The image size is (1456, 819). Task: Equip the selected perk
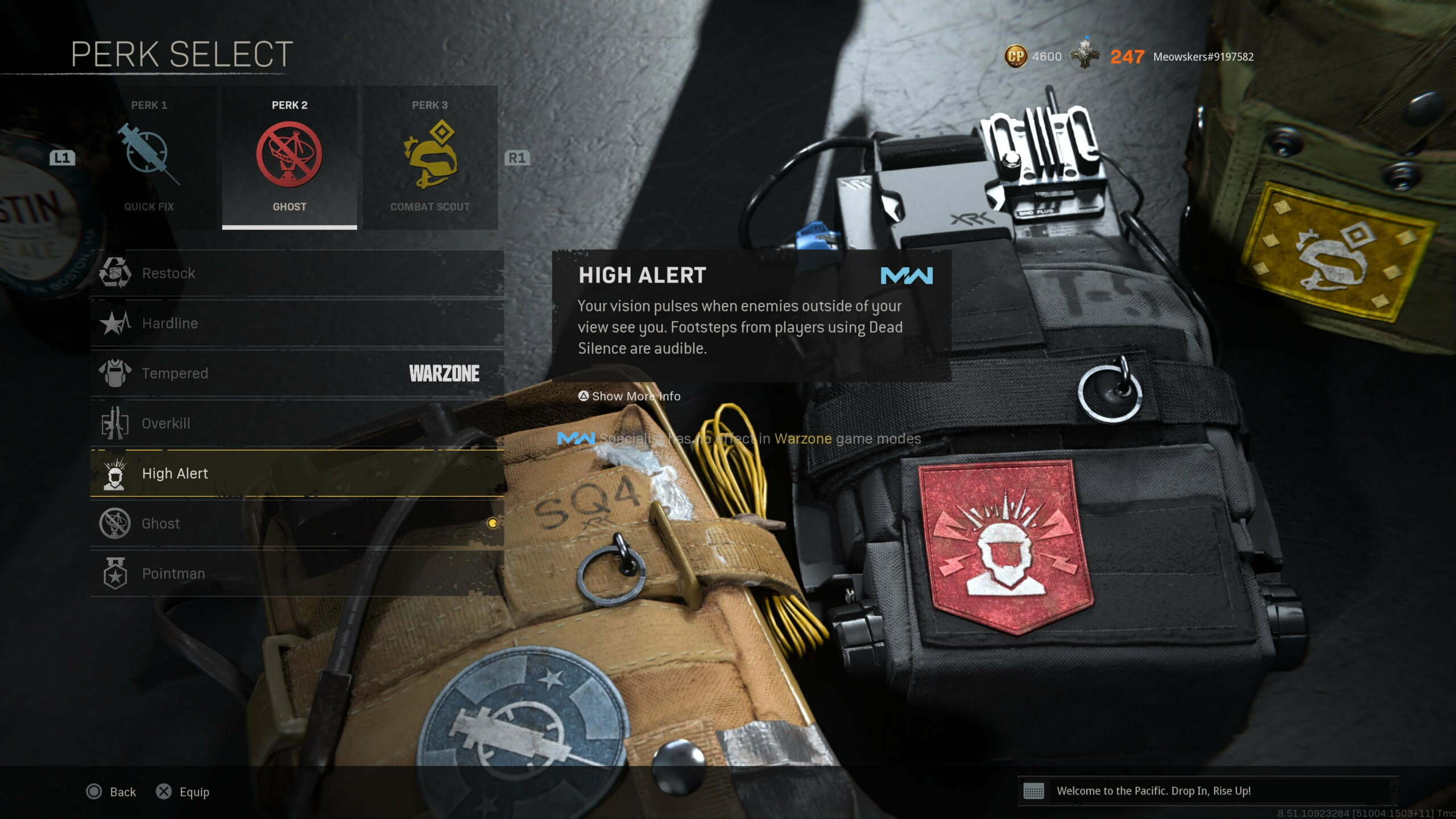183,792
